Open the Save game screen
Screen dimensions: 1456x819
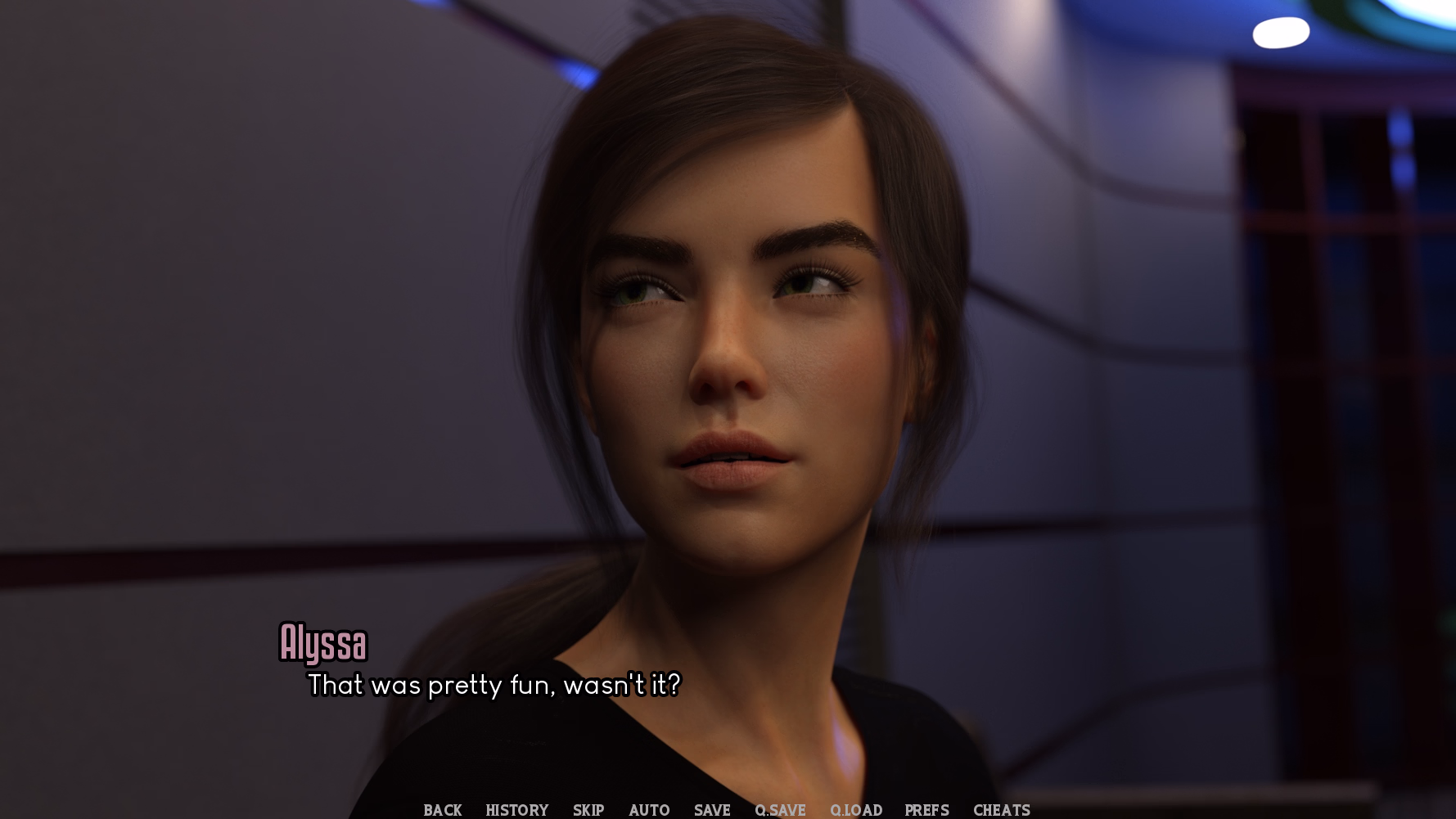pos(712,810)
